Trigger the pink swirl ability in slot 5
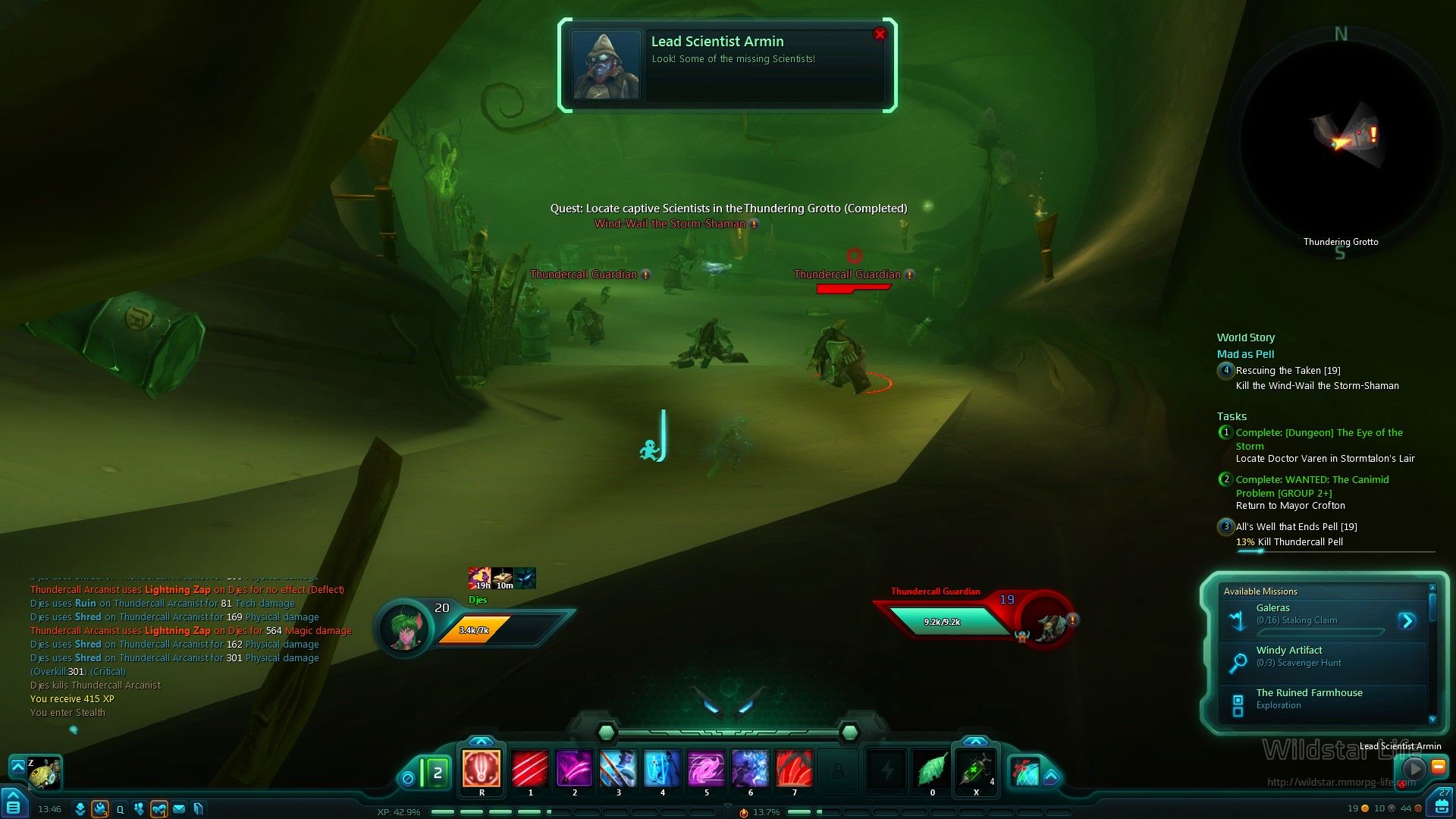The height and width of the screenshot is (819, 1456). [706, 768]
